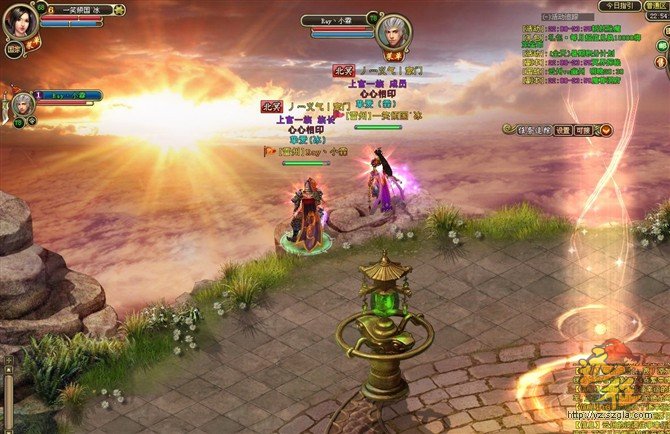Click the teammate portrait with grey hair
Screen dimensions: 670x434
coord(21,104)
